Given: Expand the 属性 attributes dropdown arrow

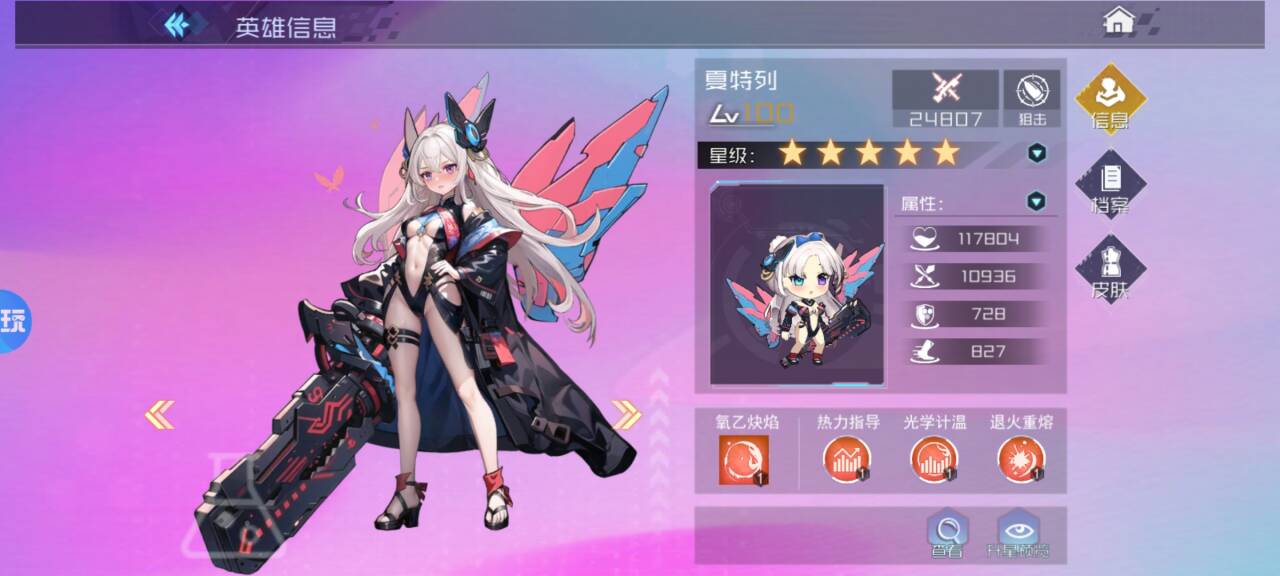Looking at the screenshot, I should (1037, 202).
